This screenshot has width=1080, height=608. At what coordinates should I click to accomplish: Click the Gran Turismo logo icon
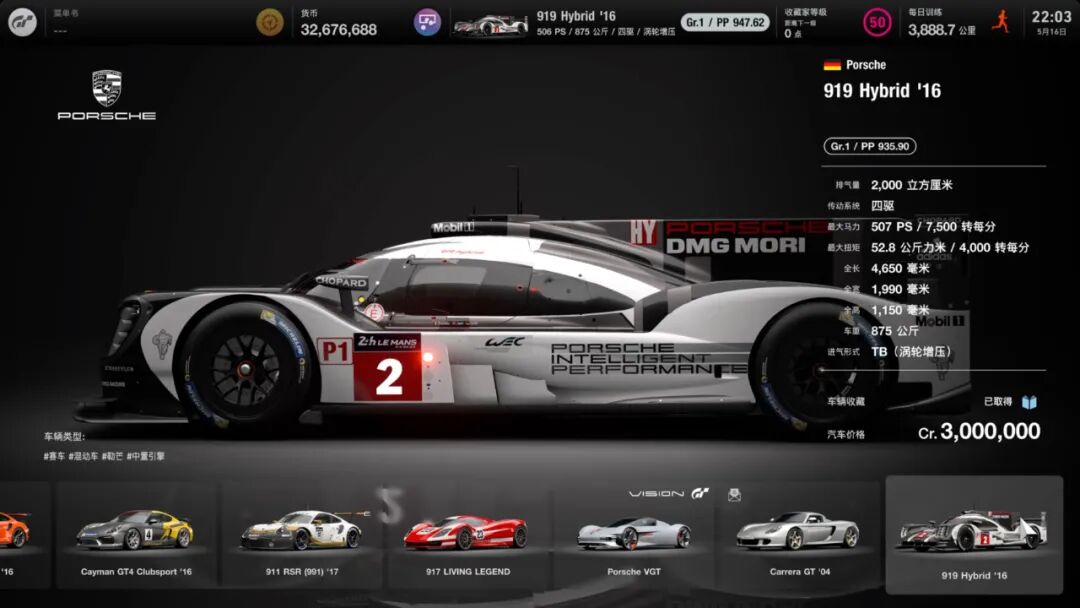tap(22, 22)
